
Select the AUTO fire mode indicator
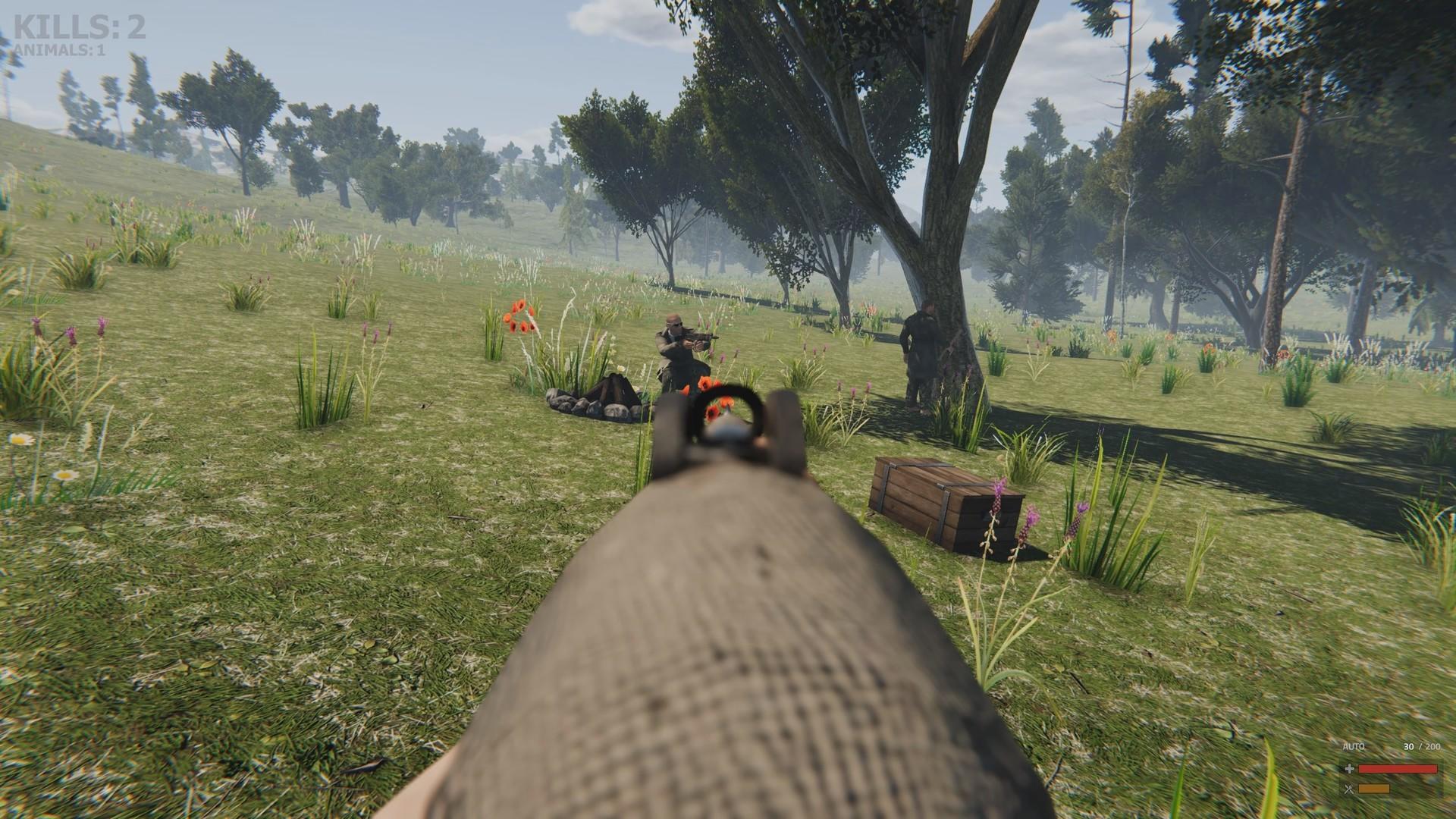1354,746
